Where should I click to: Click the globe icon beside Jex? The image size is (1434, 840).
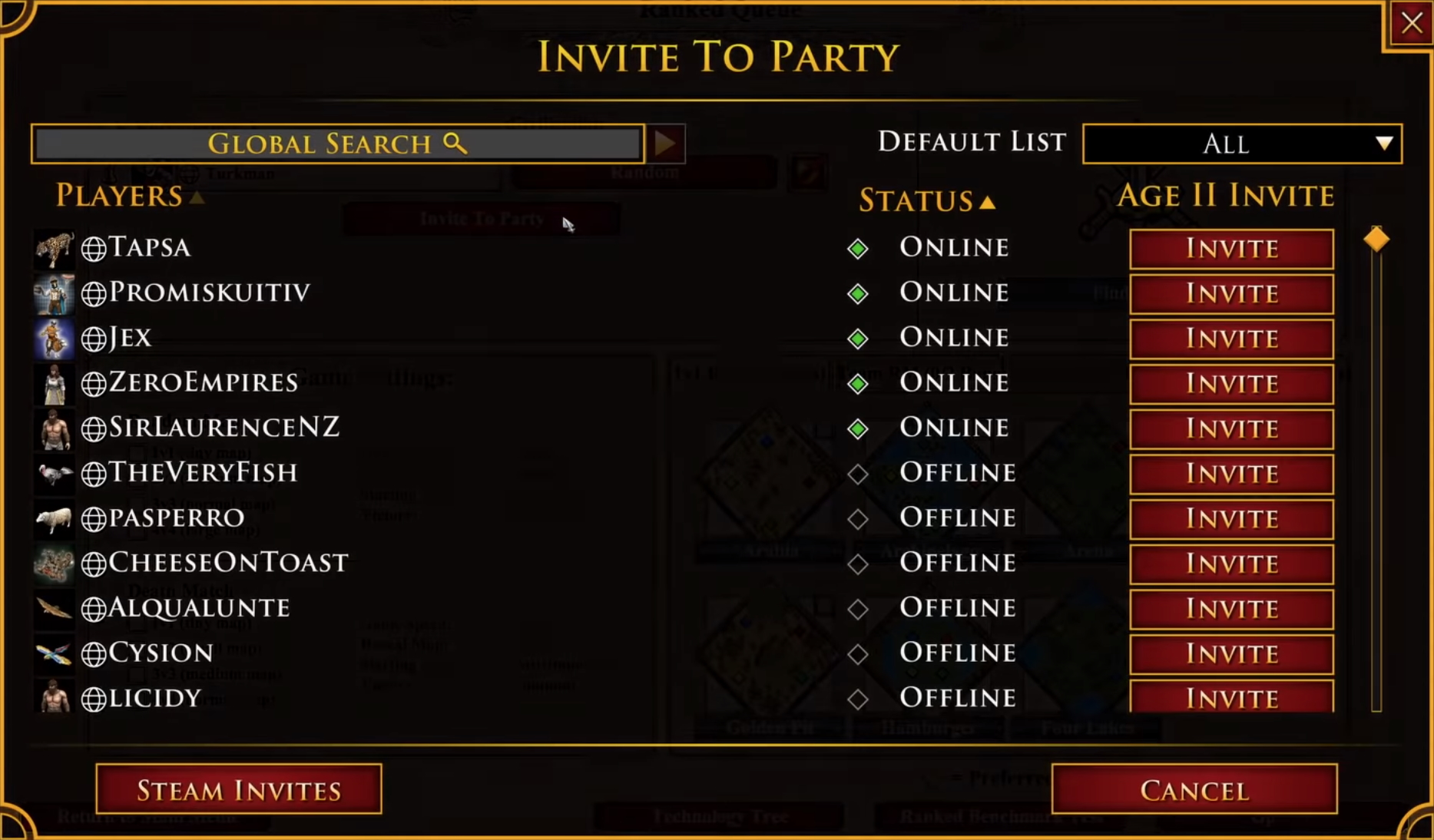click(94, 338)
